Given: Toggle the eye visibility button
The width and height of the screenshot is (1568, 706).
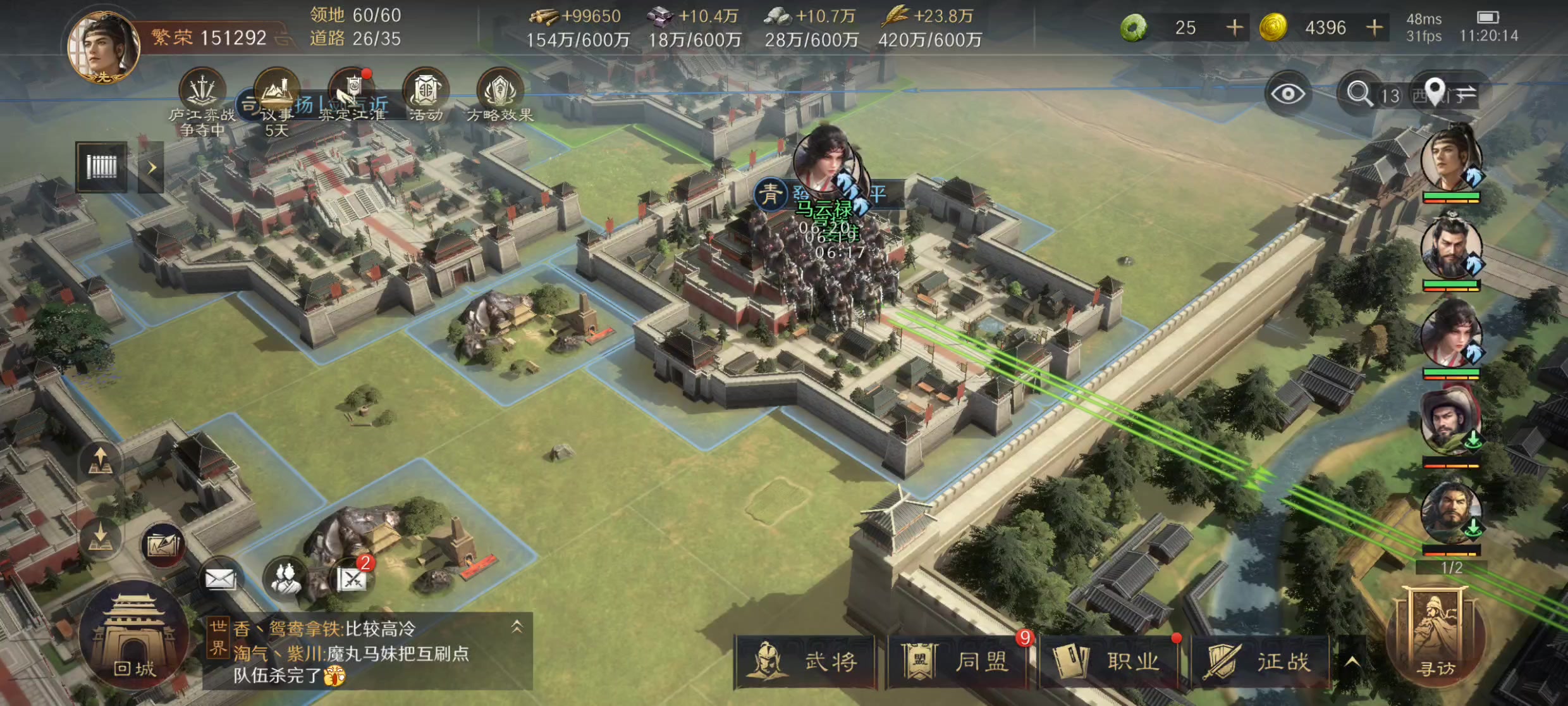Looking at the screenshot, I should point(1287,94).
